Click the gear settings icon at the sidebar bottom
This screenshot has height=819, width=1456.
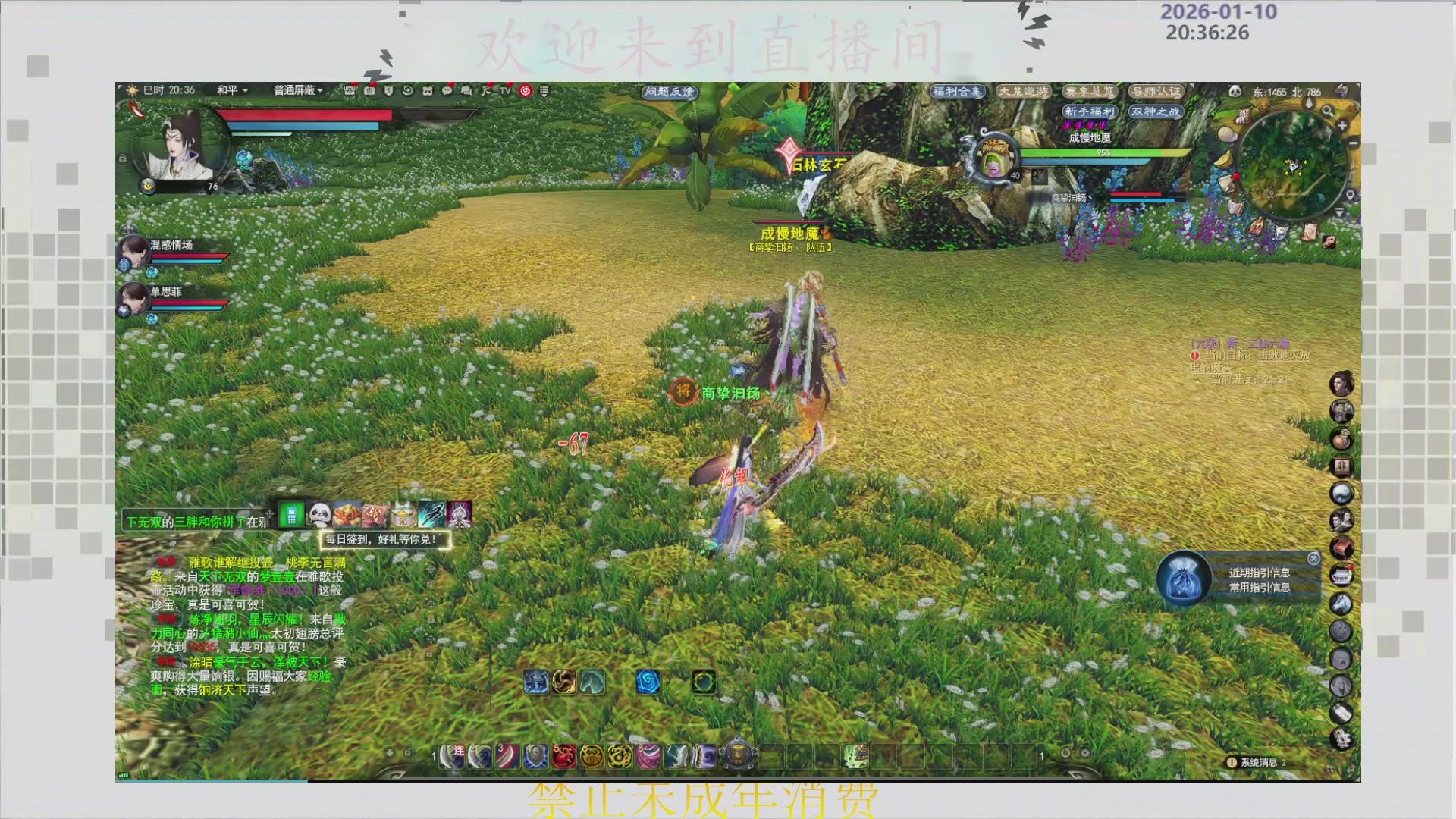(1342, 736)
